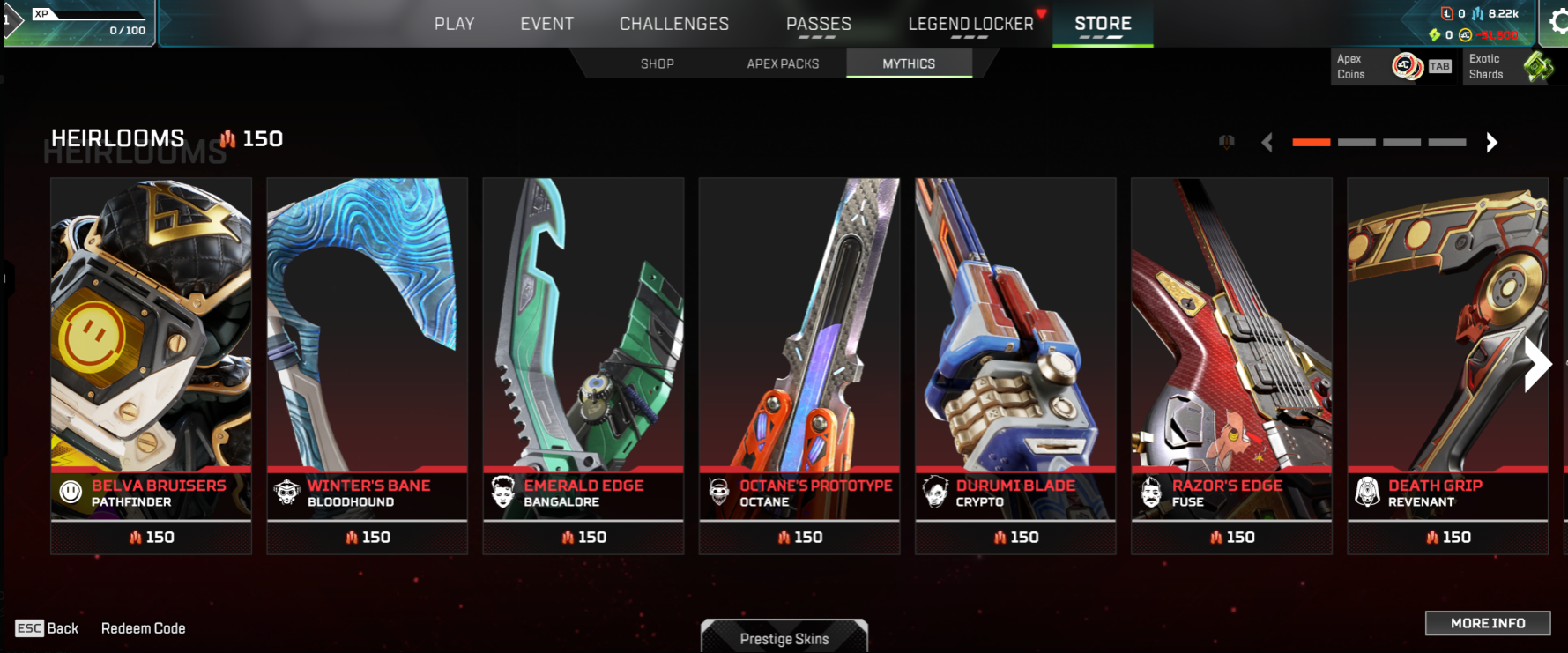Click the More Info button
Screen dimensions: 1568x653
click(1487, 623)
